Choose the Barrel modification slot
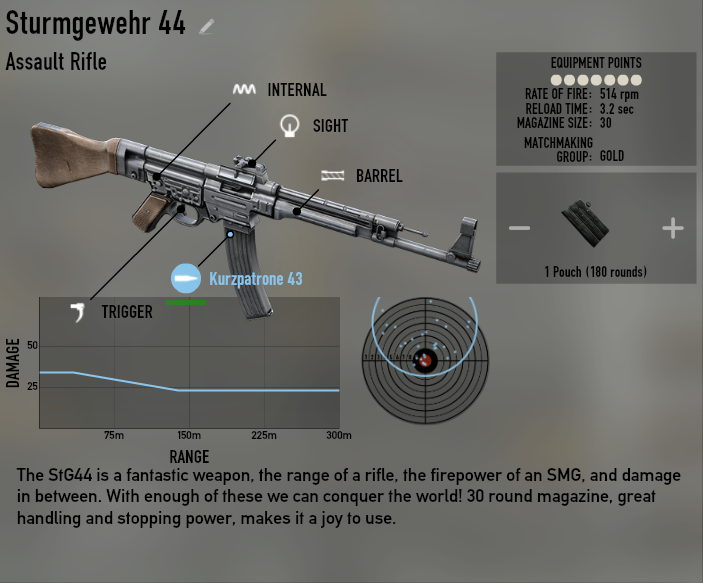 pyautogui.click(x=332, y=176)
